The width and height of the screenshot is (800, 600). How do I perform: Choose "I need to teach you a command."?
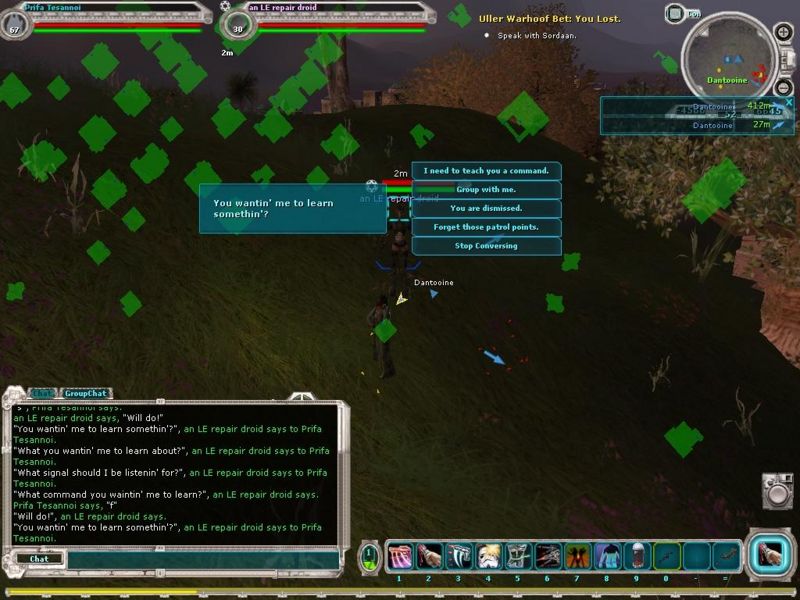tap(486, 171)
